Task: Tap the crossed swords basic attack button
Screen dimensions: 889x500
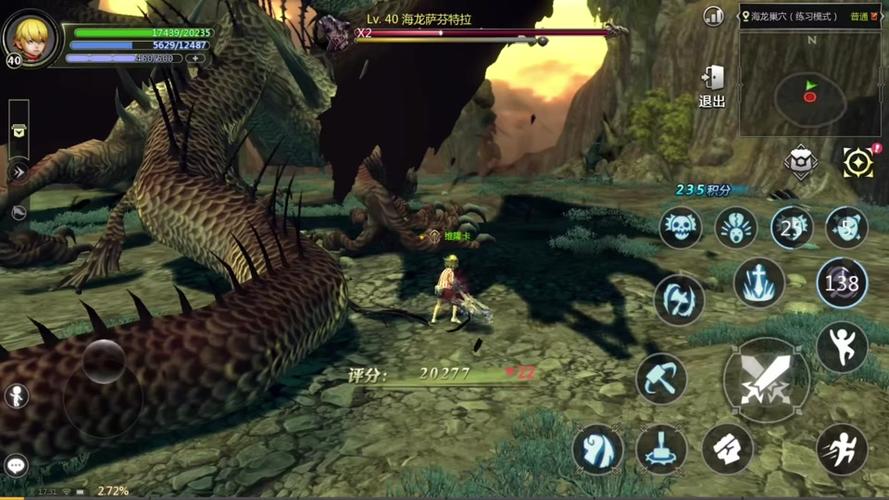Action: [766, 378]
